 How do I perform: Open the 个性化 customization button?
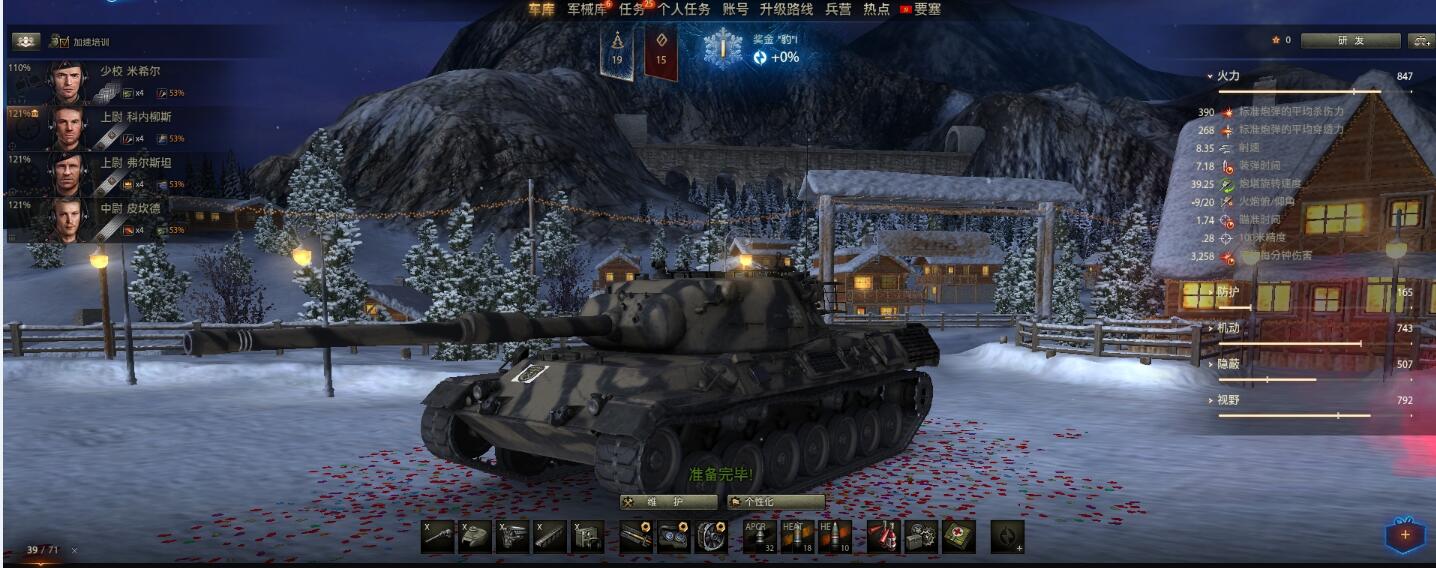(776, 502)
